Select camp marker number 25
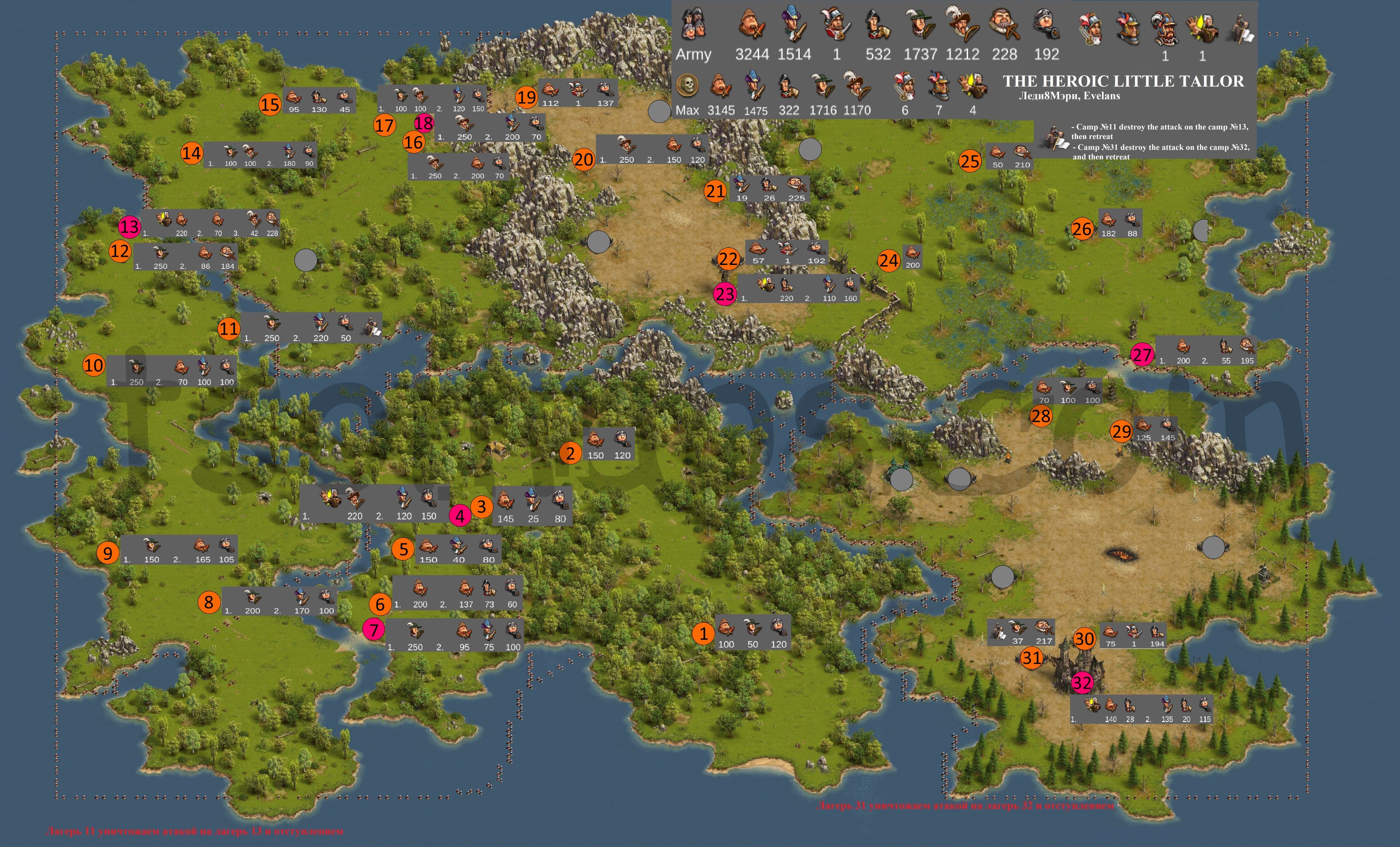1400x847 pixels. click(x=969, y=161)
